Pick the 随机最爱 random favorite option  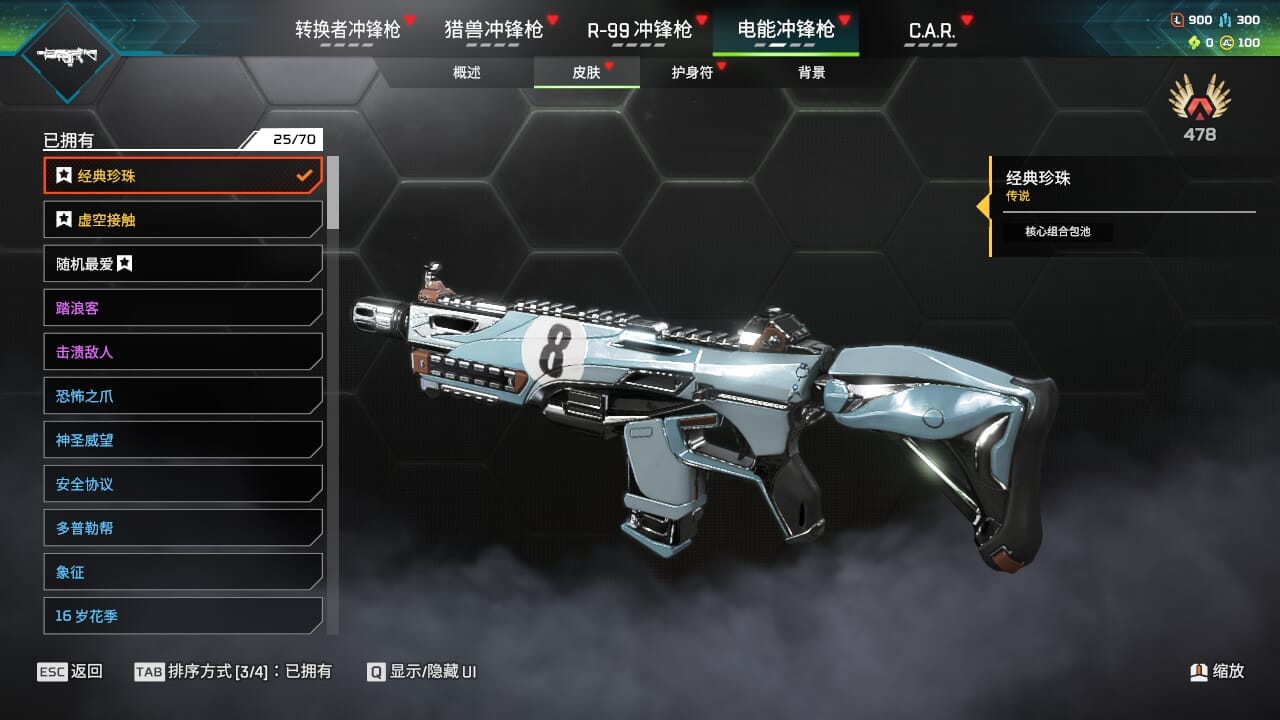coord(183,264)
